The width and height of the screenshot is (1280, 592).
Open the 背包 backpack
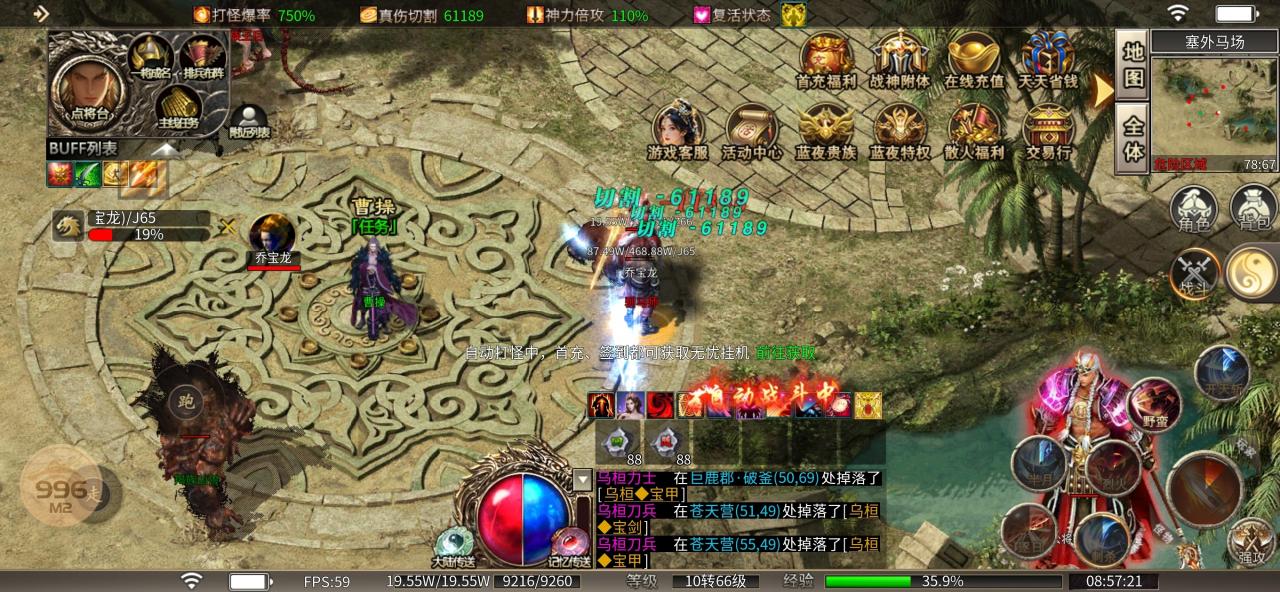click(1252, 208)
